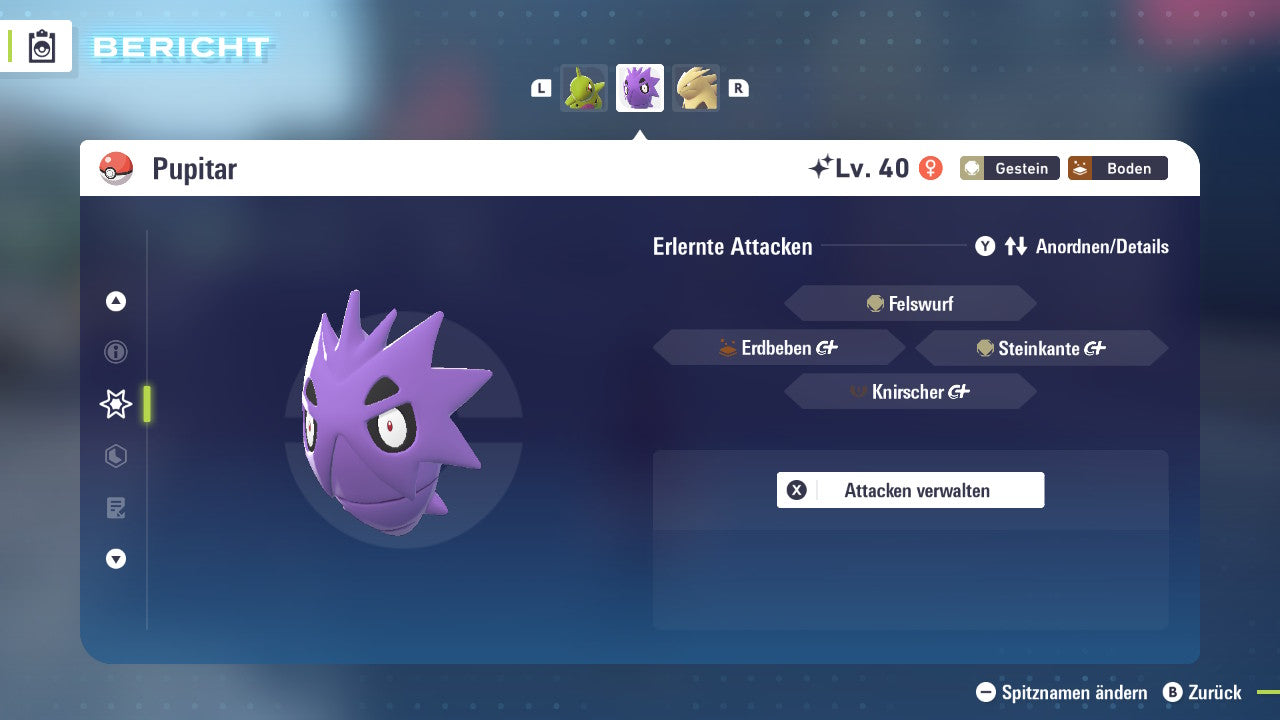Click the downward arrow at sidebar bottom
The width and height of the screenshot is (1280, 720).
116,559
